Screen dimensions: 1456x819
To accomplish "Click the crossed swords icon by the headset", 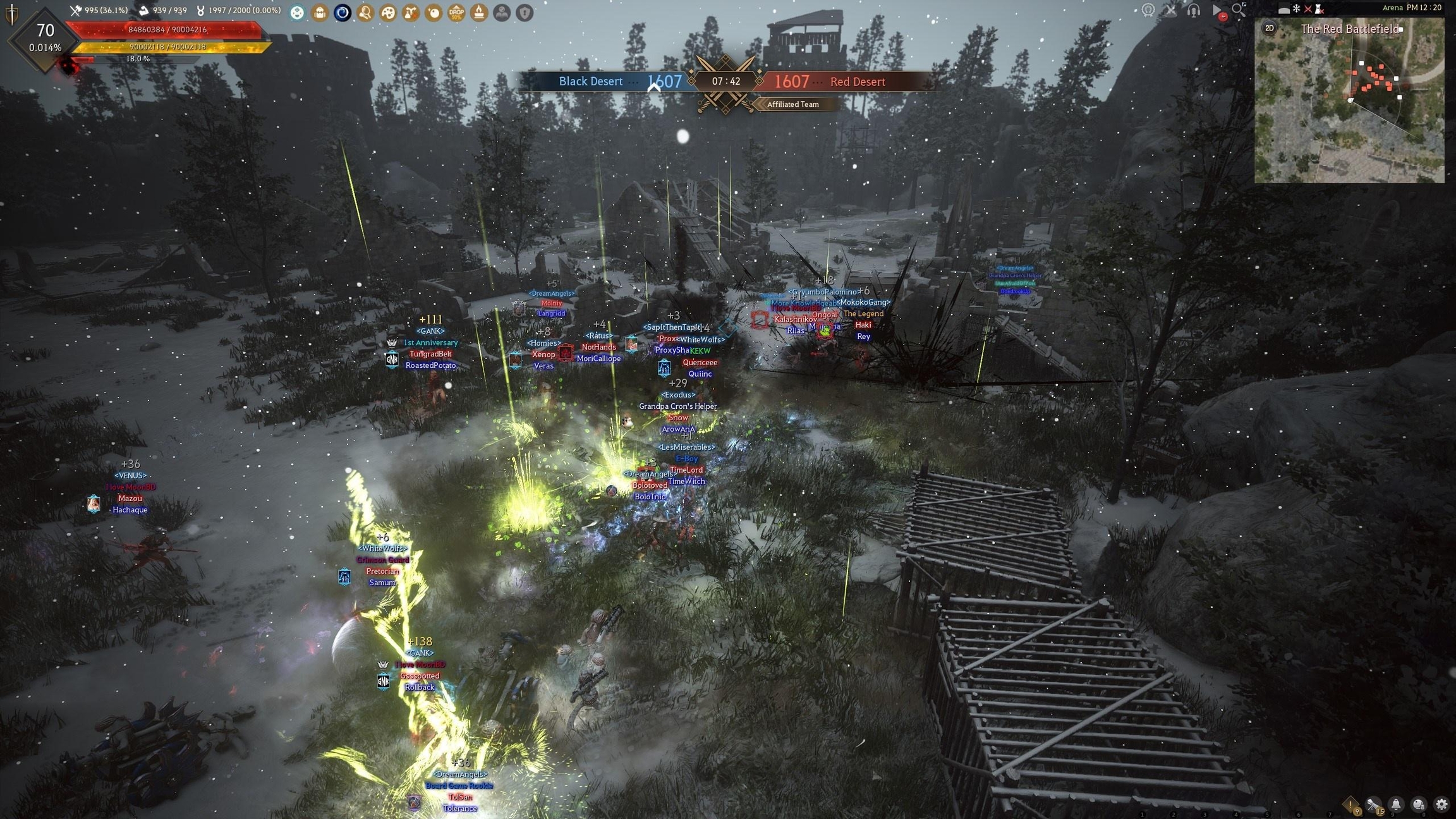I will pos(1170,10).
